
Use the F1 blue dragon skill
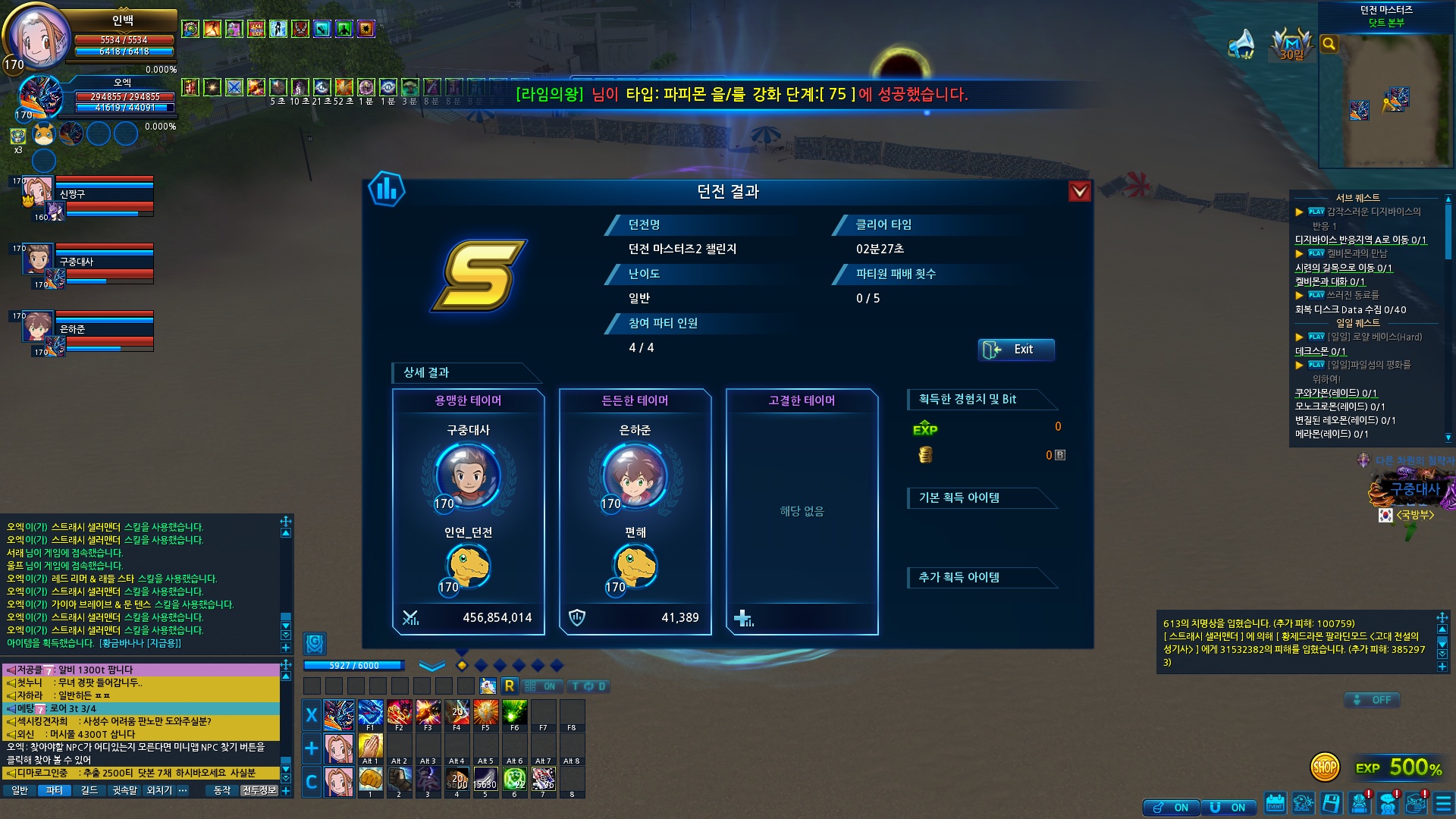(370, 714)
